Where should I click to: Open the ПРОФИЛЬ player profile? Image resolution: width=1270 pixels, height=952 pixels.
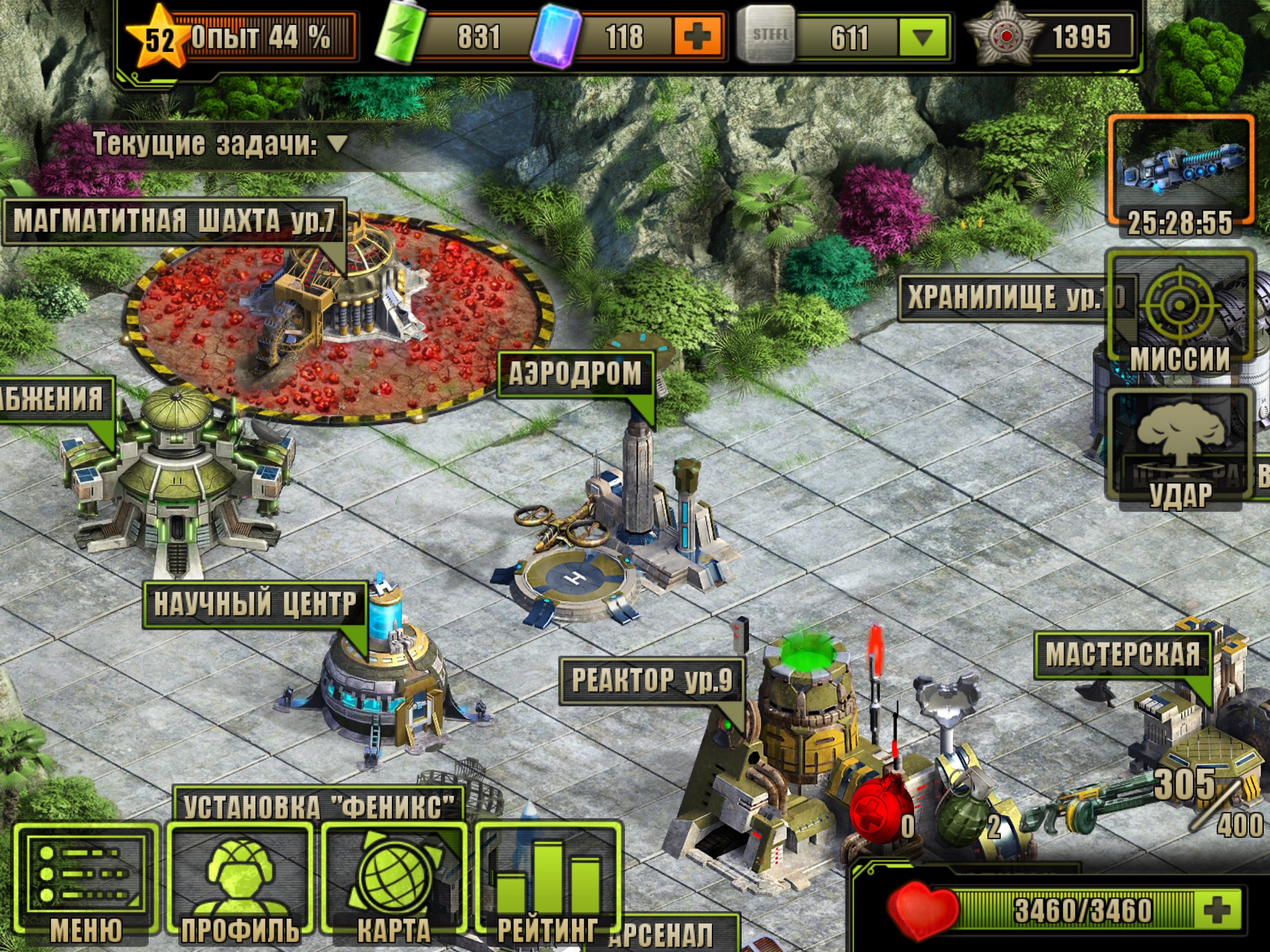pyautogui.click(x=240, y=880)
